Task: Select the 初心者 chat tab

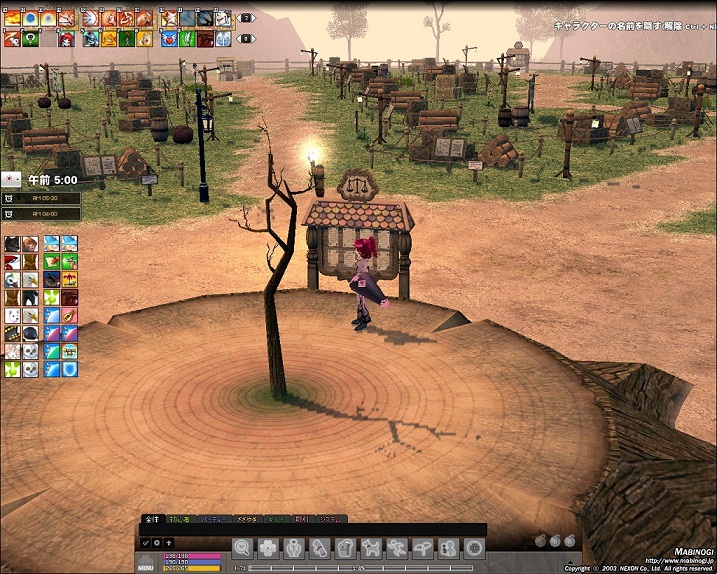Action: coord(180,519)
